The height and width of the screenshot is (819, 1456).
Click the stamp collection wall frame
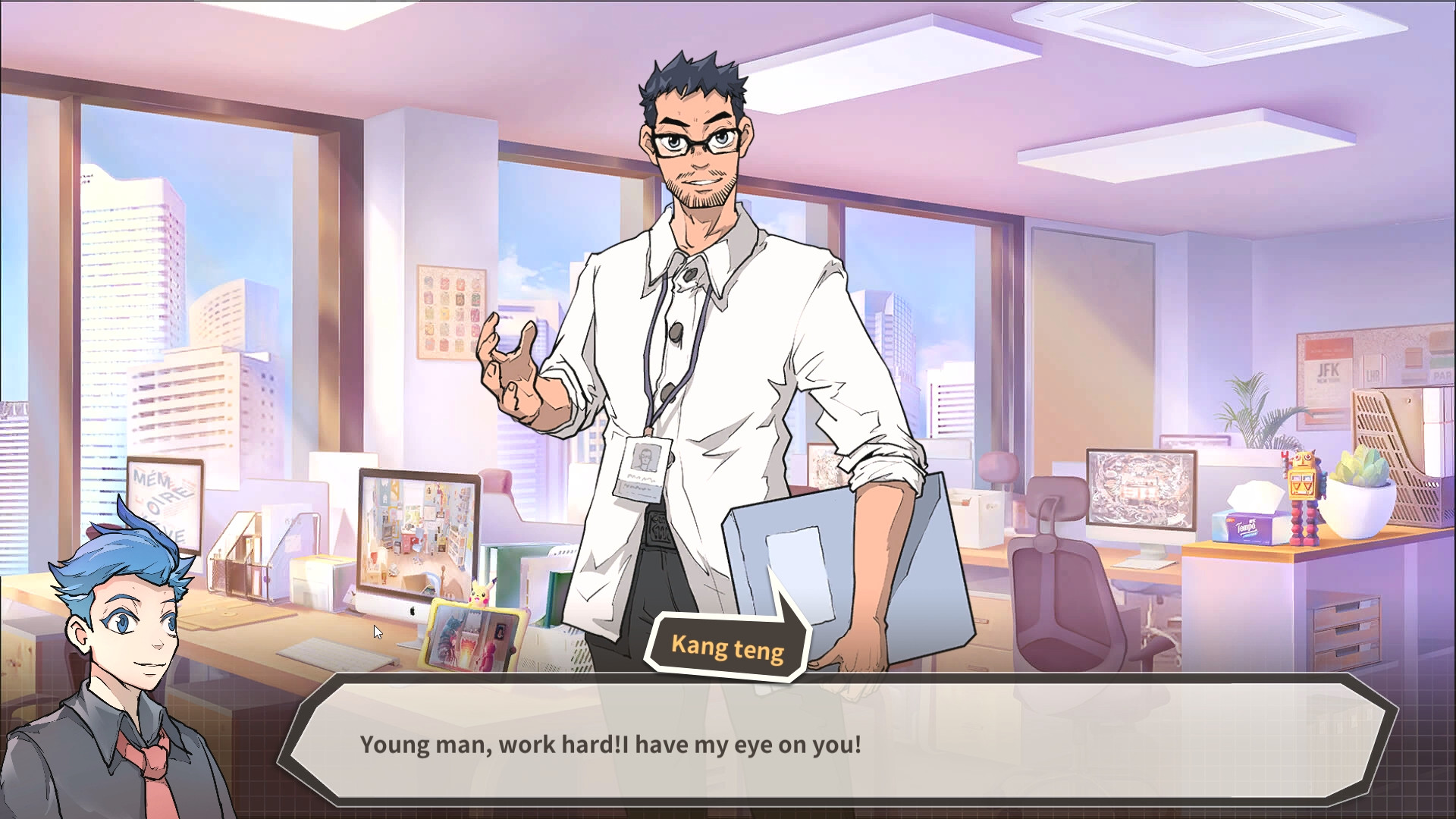pos(450,311)
